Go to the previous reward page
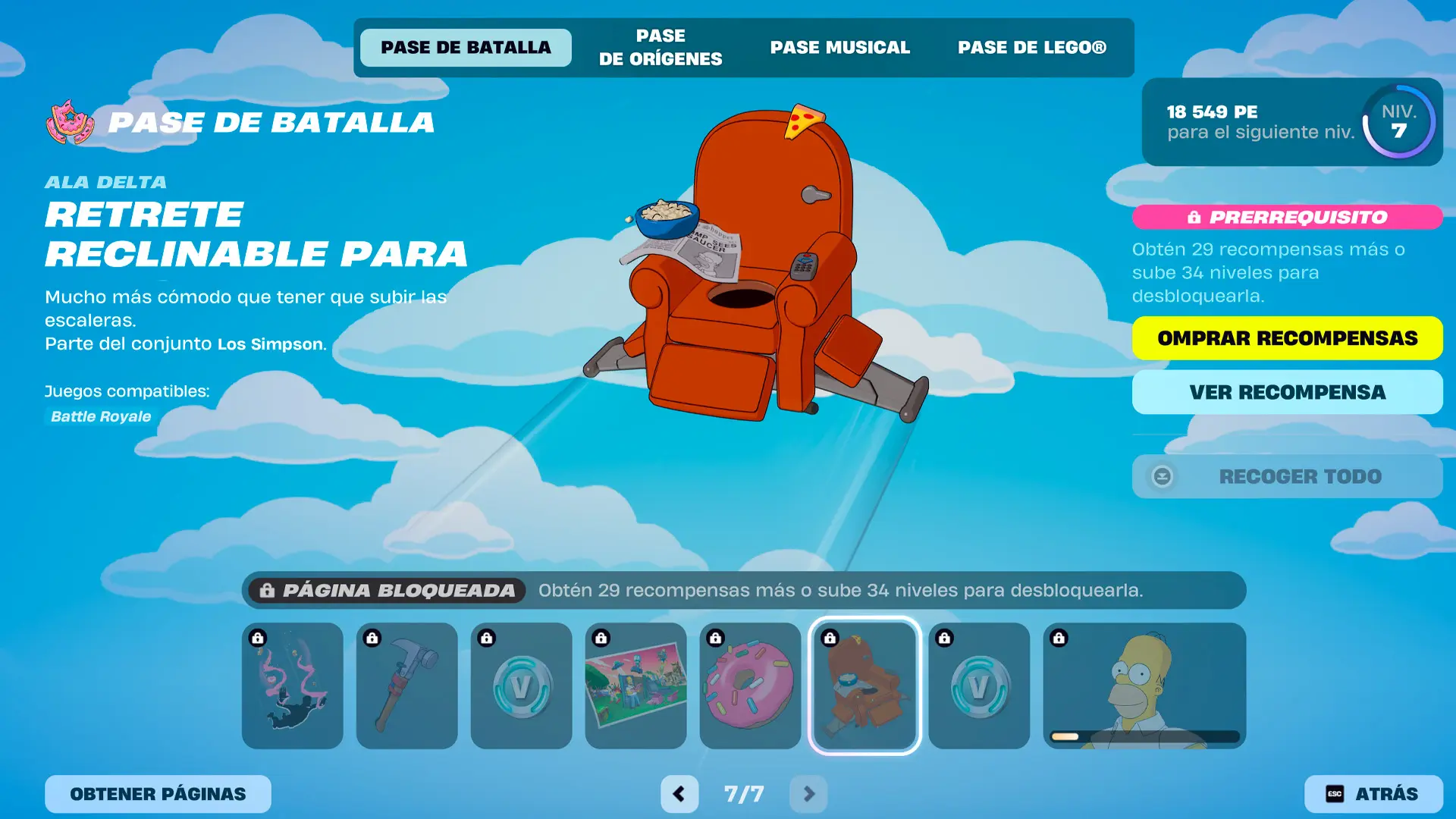 [679, 794]
